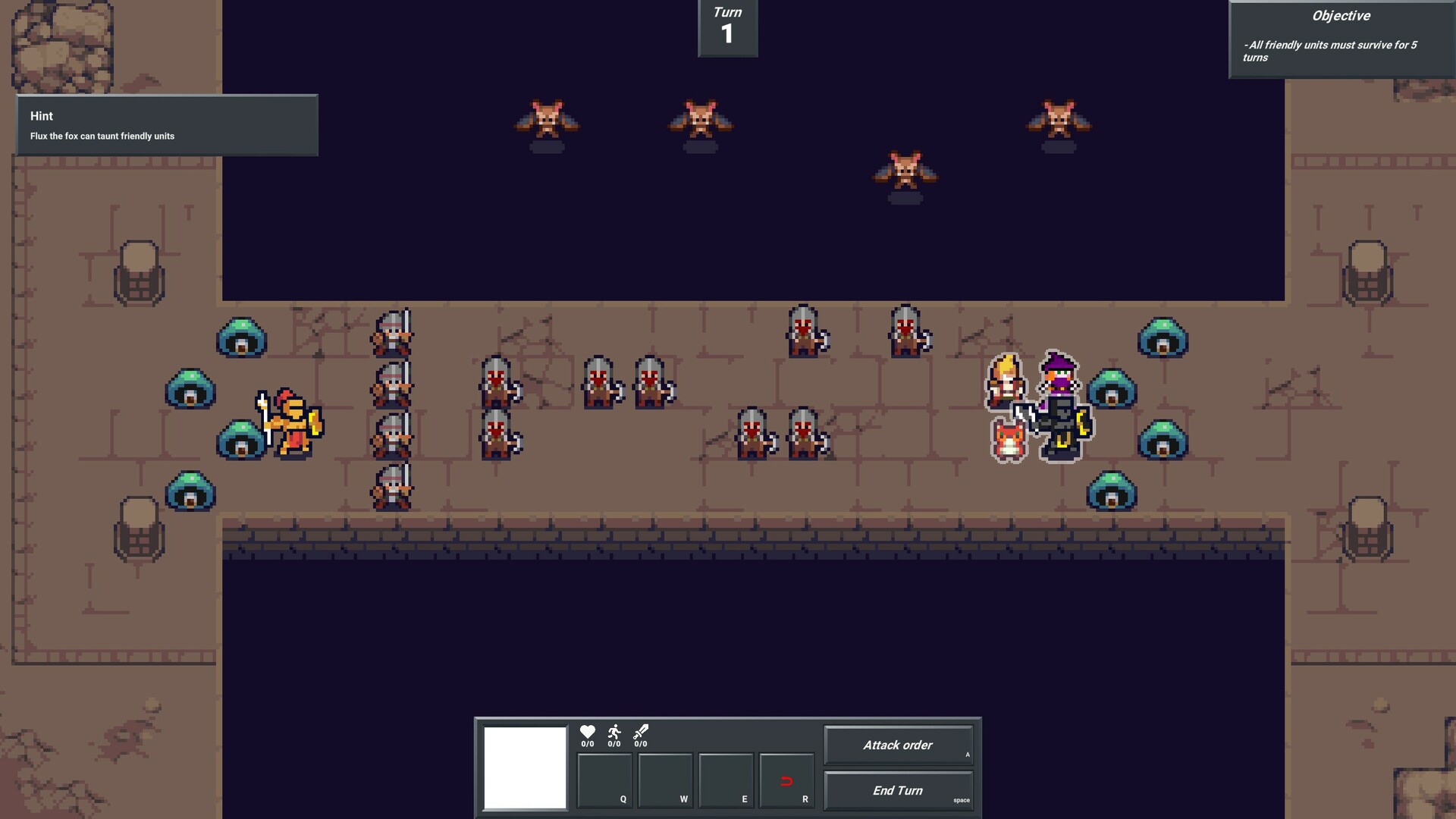The width and height of the screenshot is (1456, 819).
Task: Click the Objective panel header
Action: (x=1341, y=15)
